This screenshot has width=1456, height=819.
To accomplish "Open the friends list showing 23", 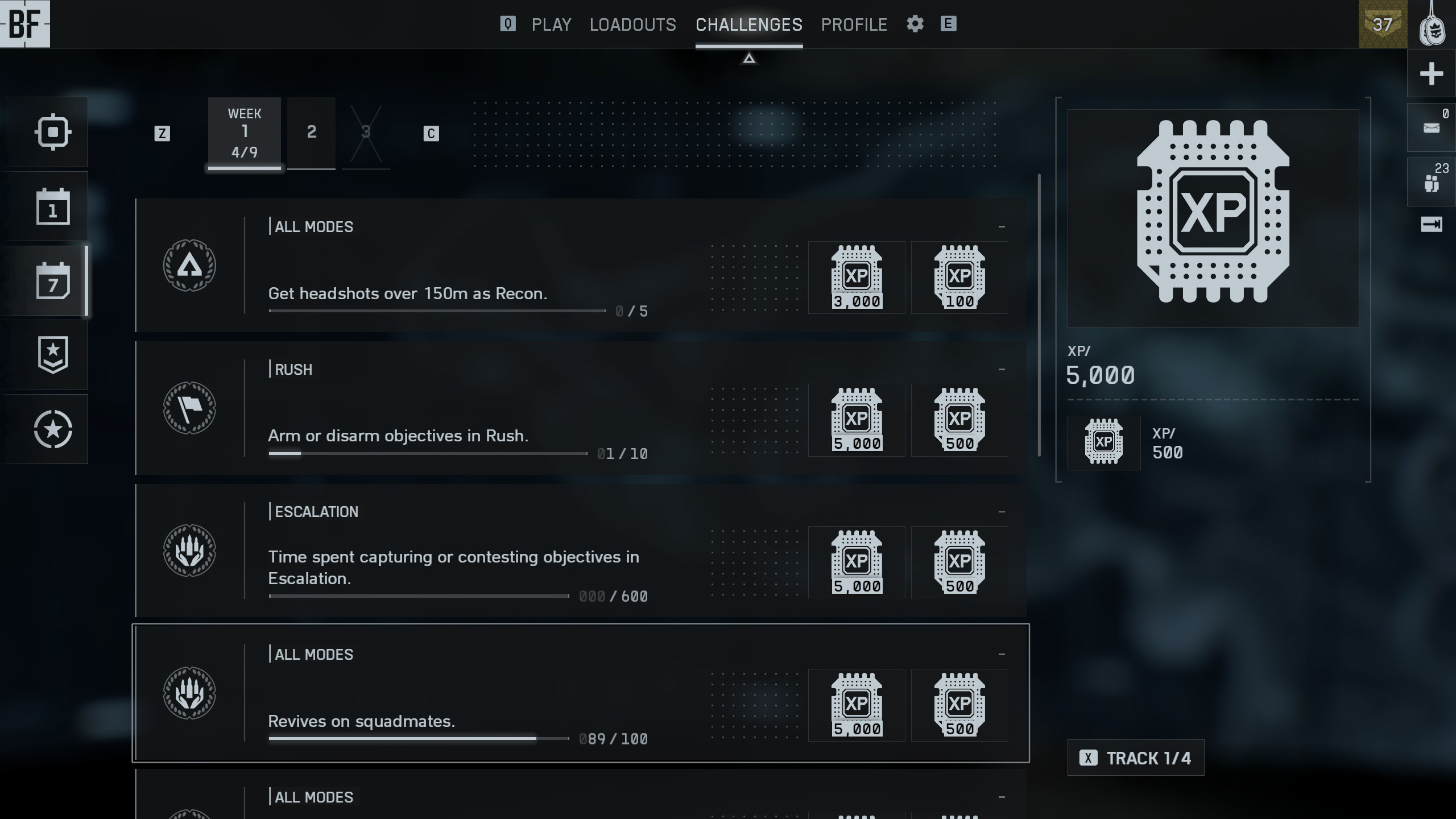I will pos(1431,181).
